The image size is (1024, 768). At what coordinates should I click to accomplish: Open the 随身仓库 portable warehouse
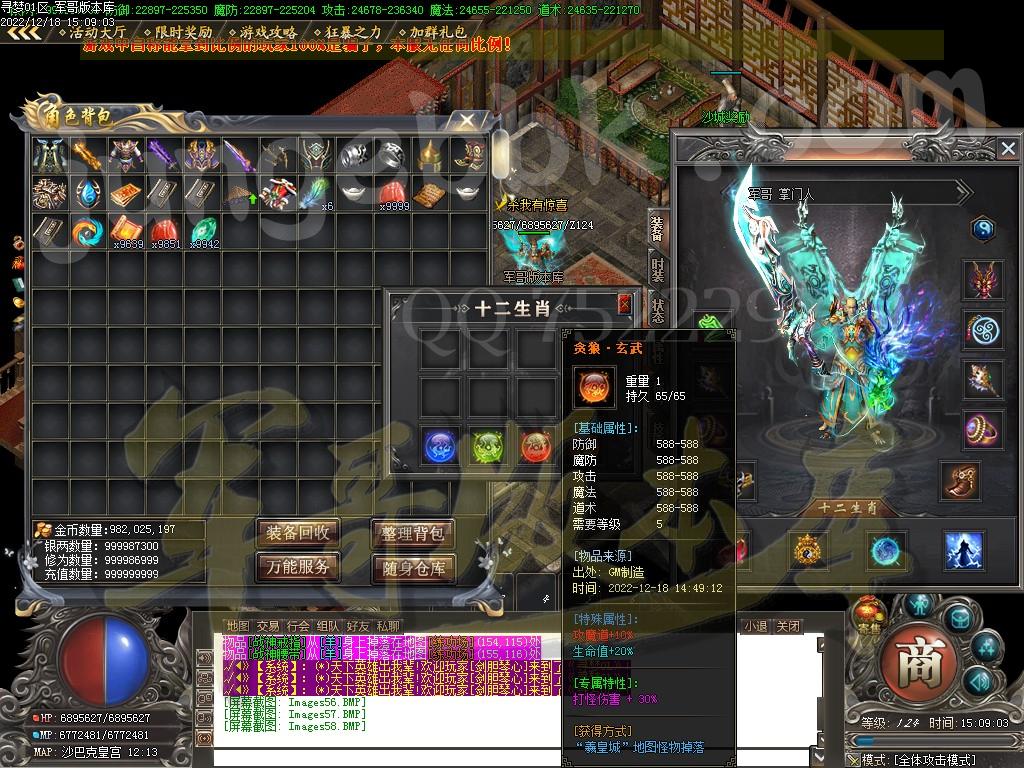(x=413, y=569)
